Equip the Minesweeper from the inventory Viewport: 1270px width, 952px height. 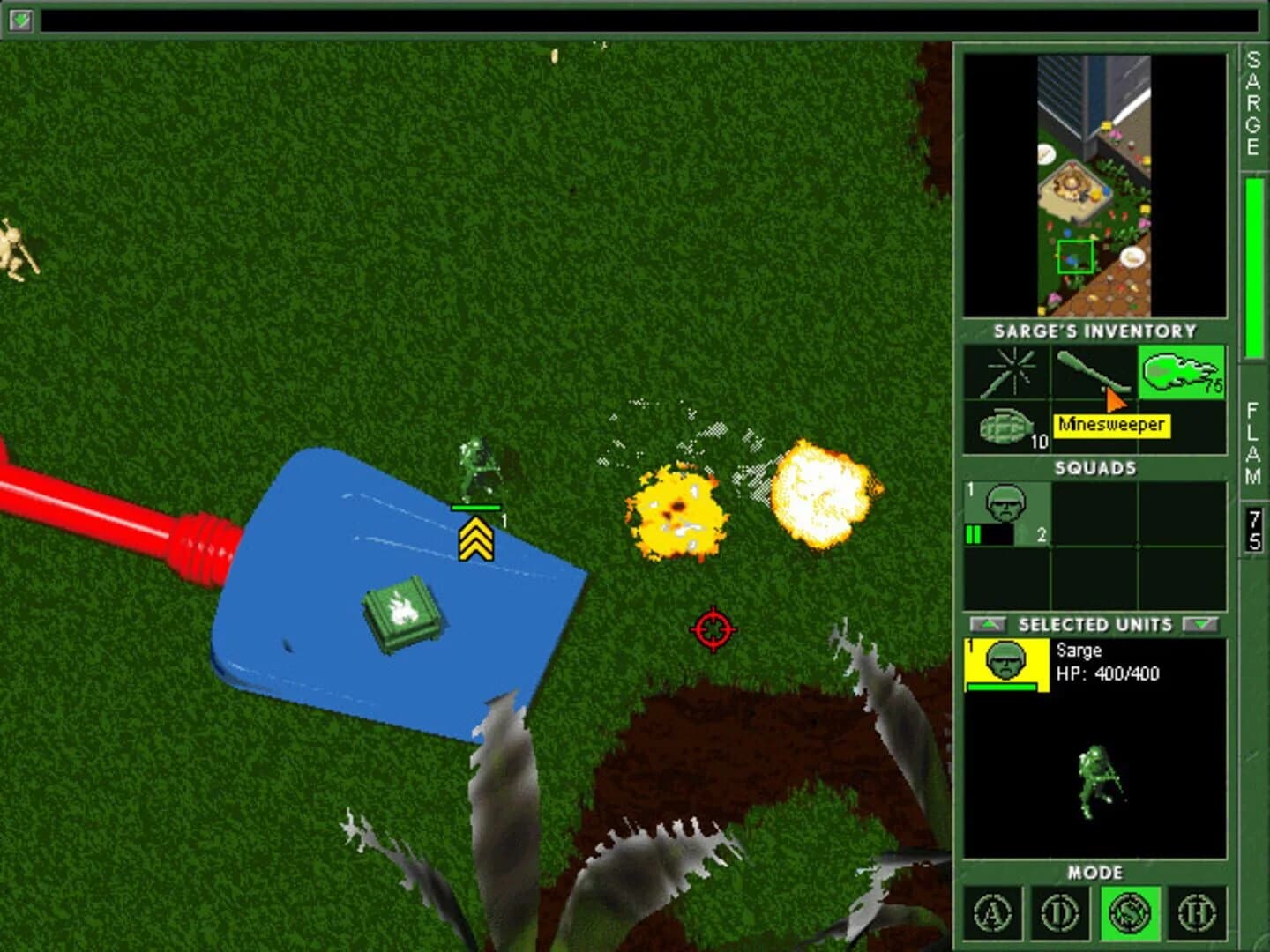(1093, 371)
